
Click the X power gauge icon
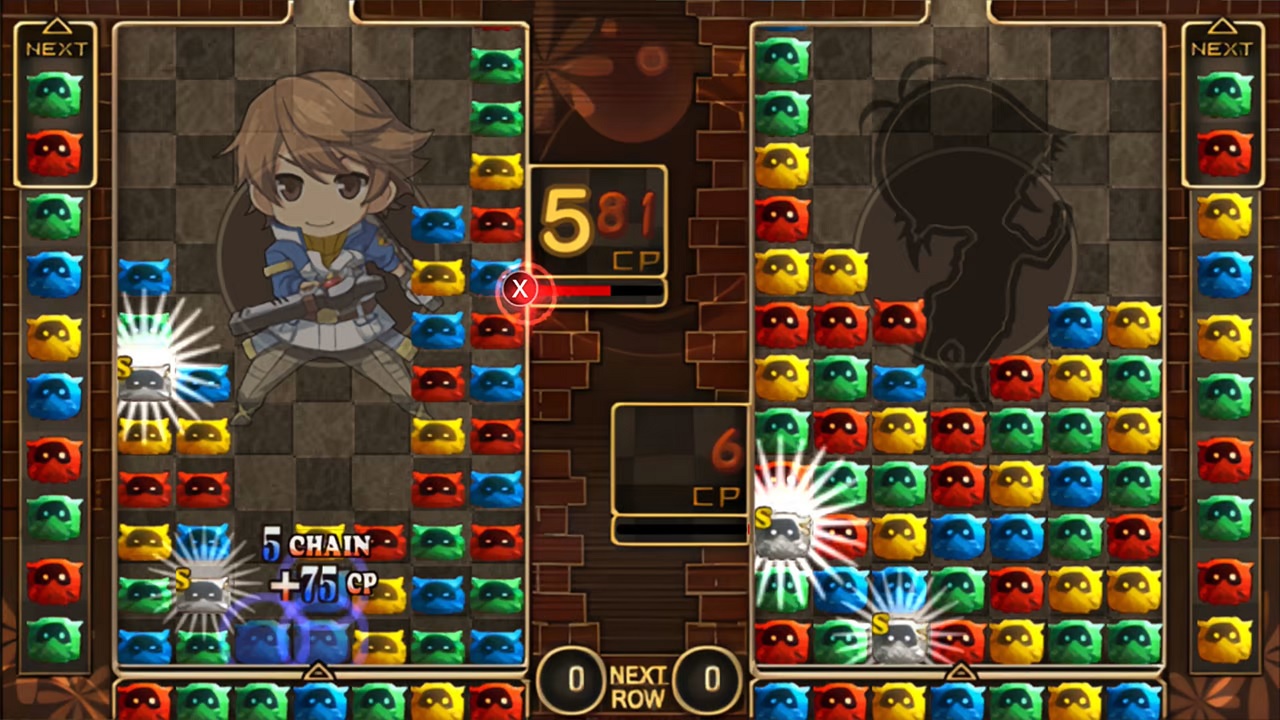pos(519,289)
